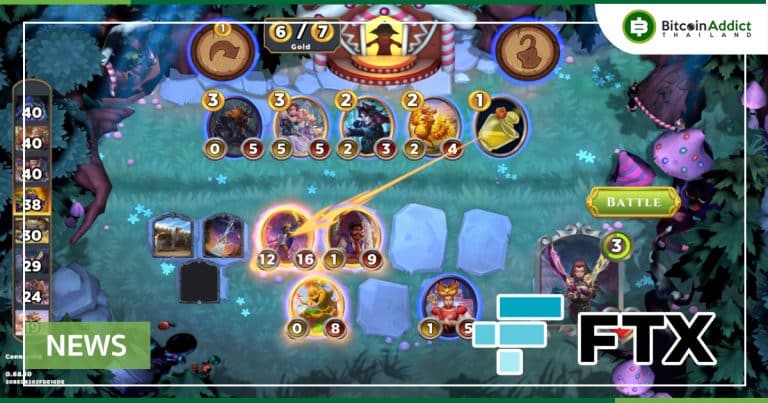Pick the 5/5 shop character card
The width and height of the screenshot is (768, 403).
[300, 126]
